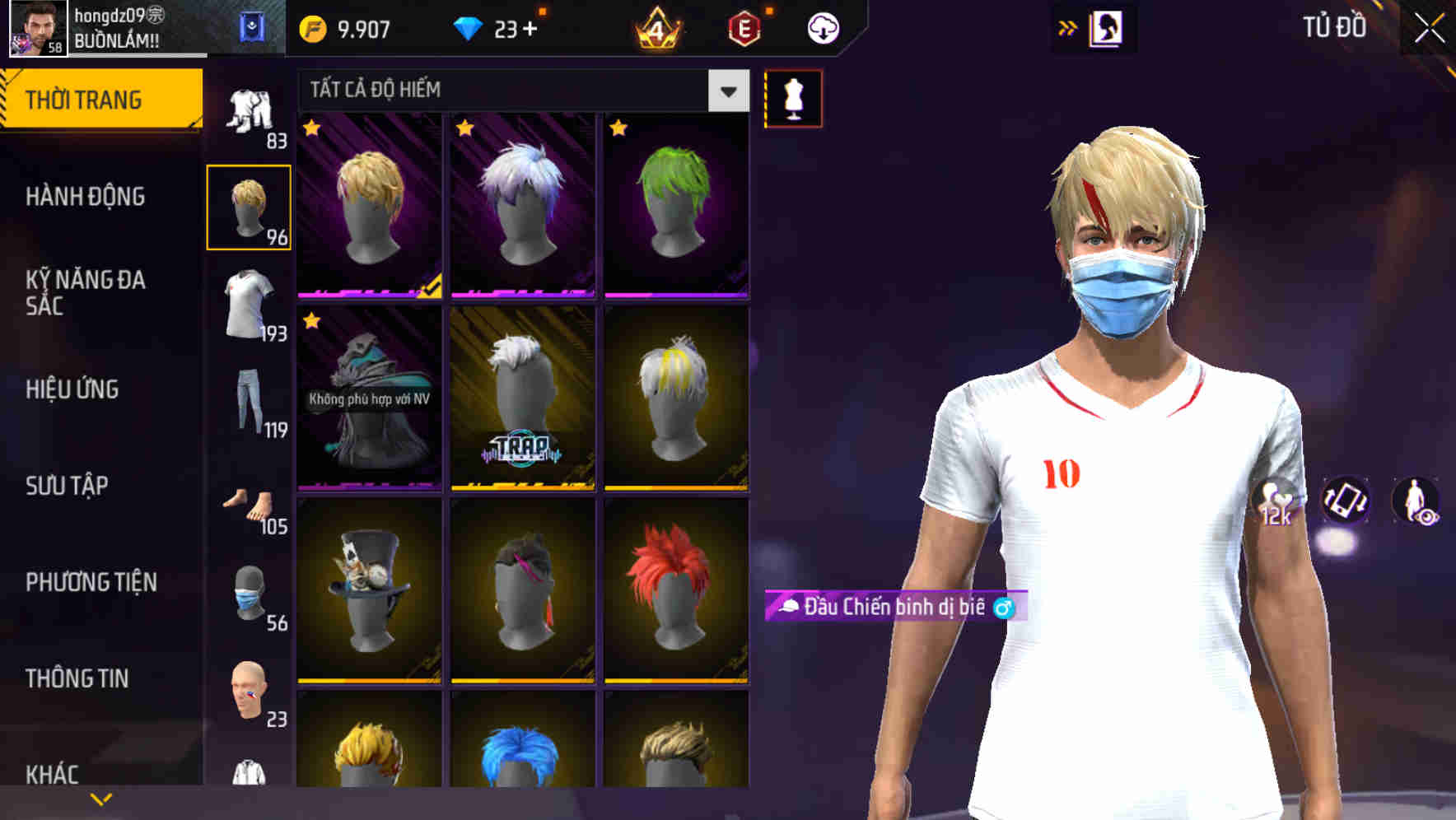This screenshot has width=1456, height=820.
Task: Click the mannequin icon beside the rarity filter
Action: tap(793, 97)
